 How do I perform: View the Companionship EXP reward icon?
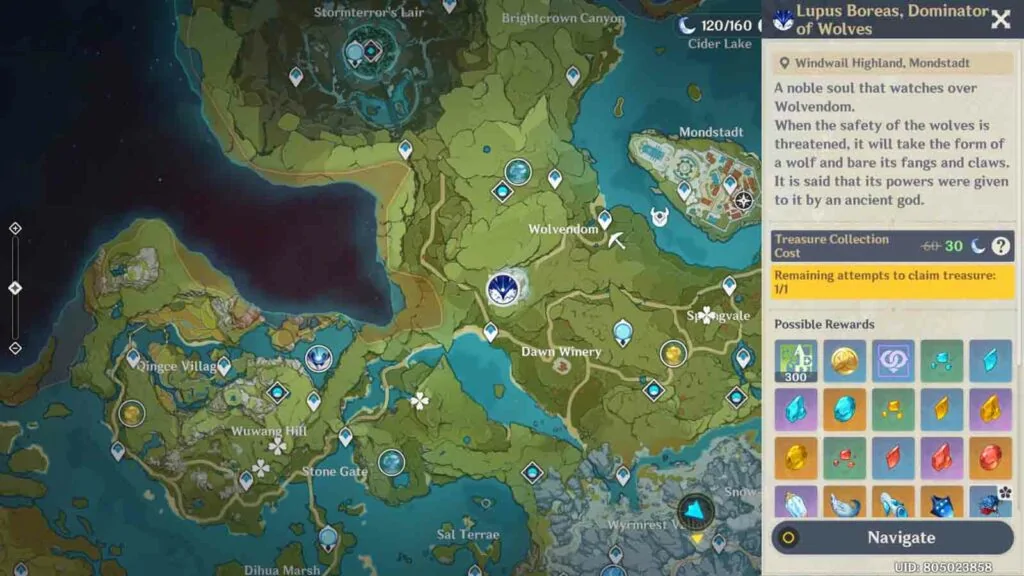point(893,361)
